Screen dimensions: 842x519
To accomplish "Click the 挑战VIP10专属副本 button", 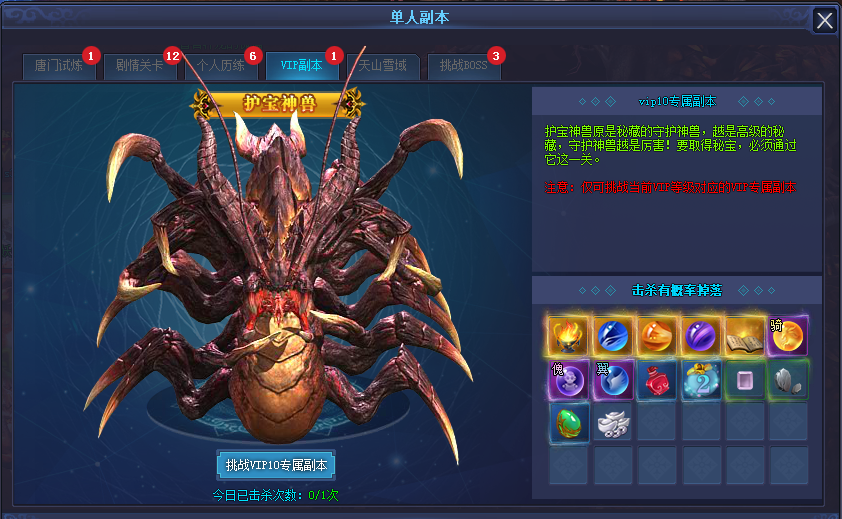I will (x=275, y=465).
